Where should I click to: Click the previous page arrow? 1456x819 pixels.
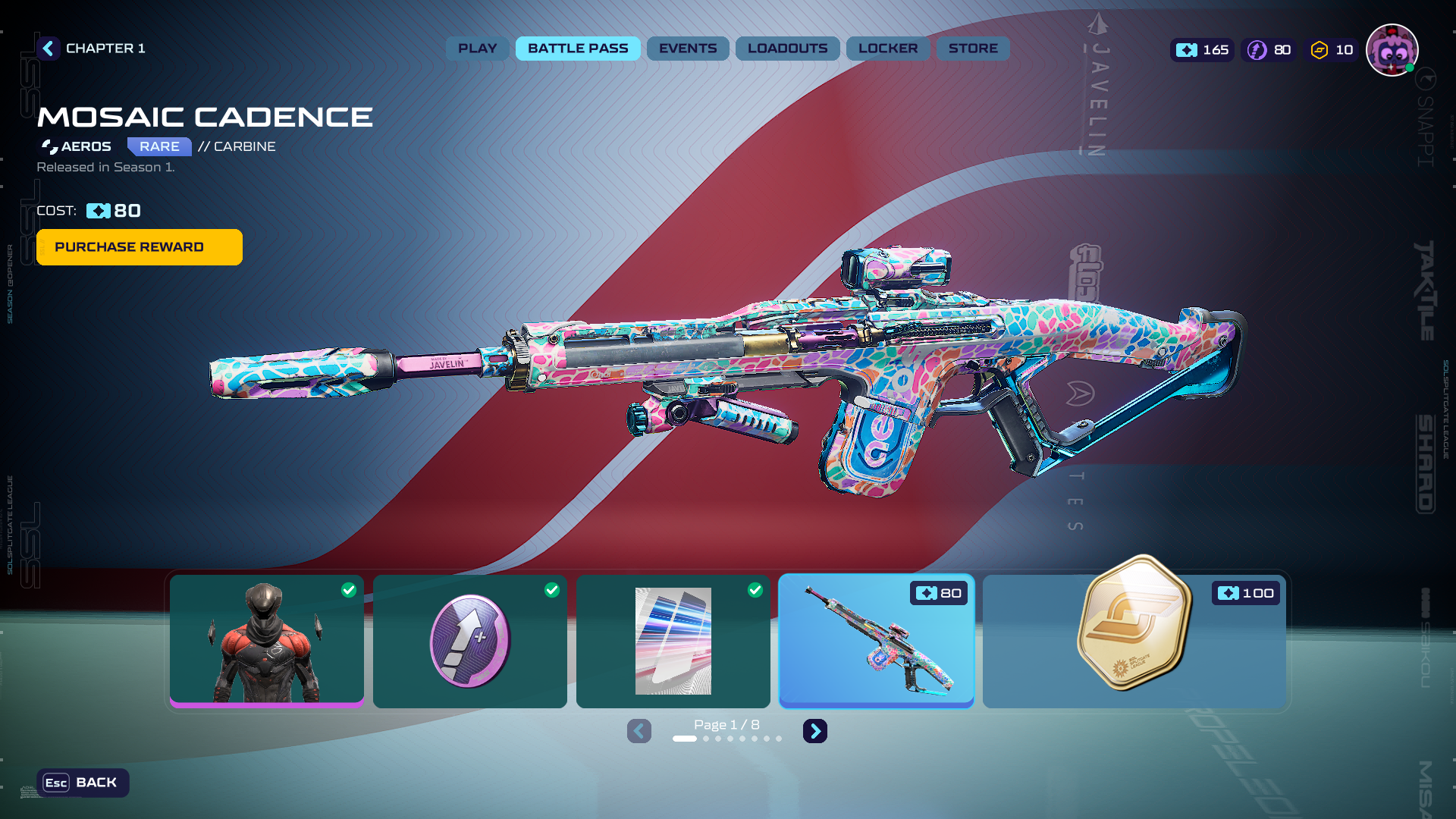pos(639,731)
